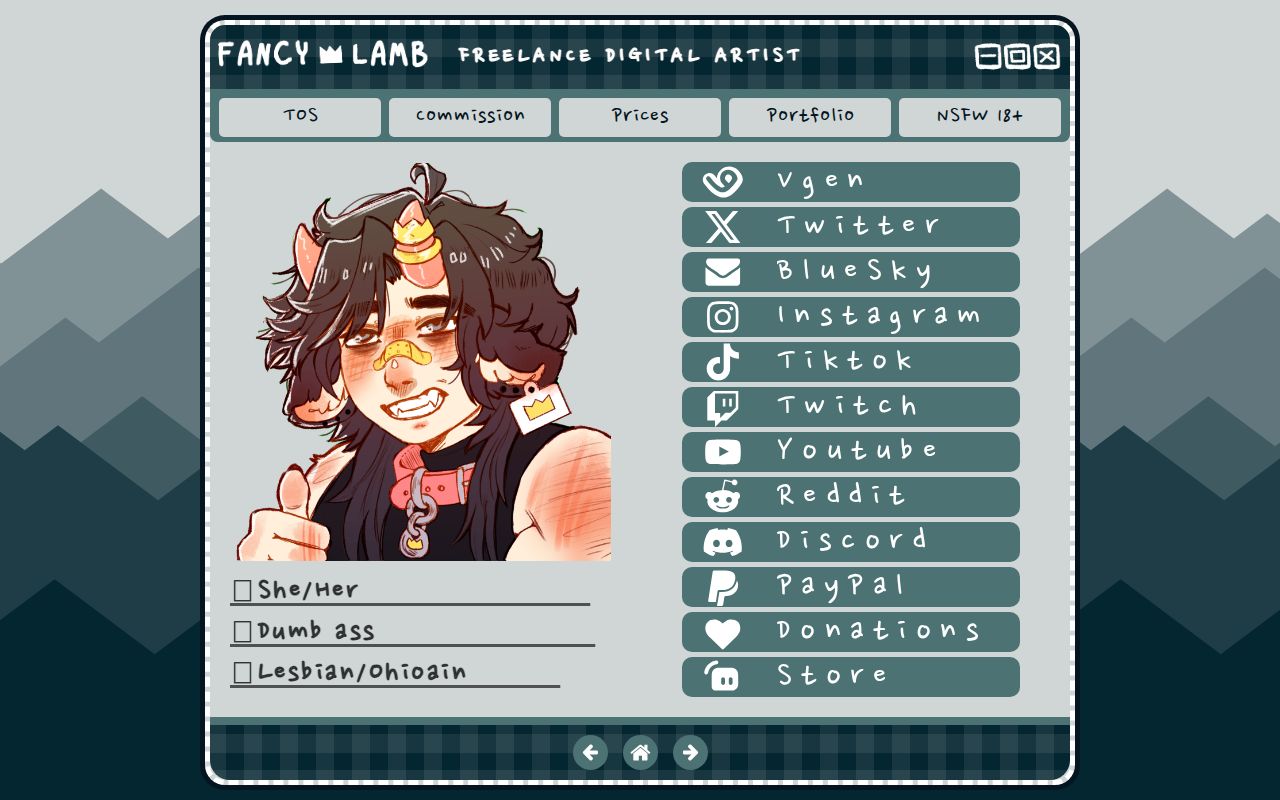Open Discord via its logo icon
This screenshot has width=1280, height=800.
pos(723,541)
